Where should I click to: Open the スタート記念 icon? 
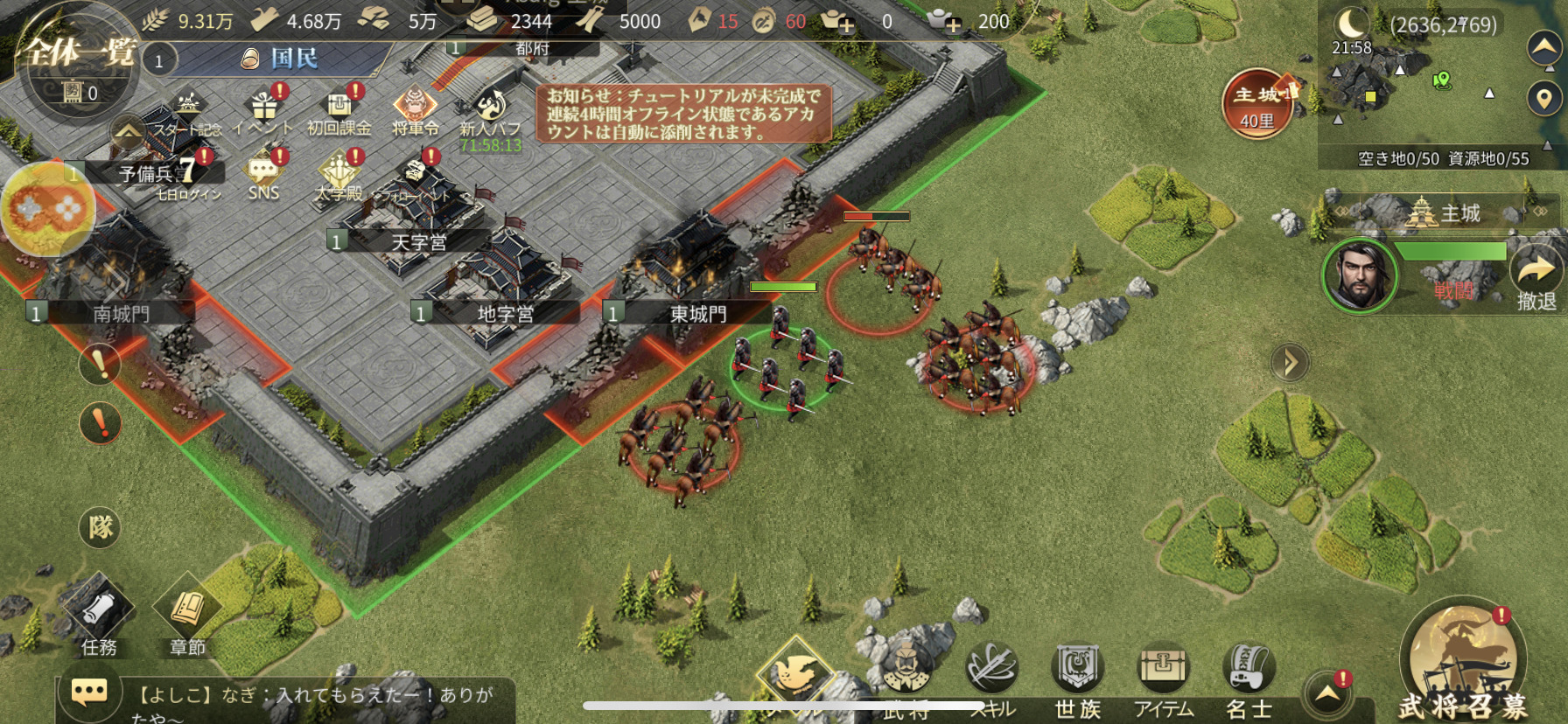(187, 111)
